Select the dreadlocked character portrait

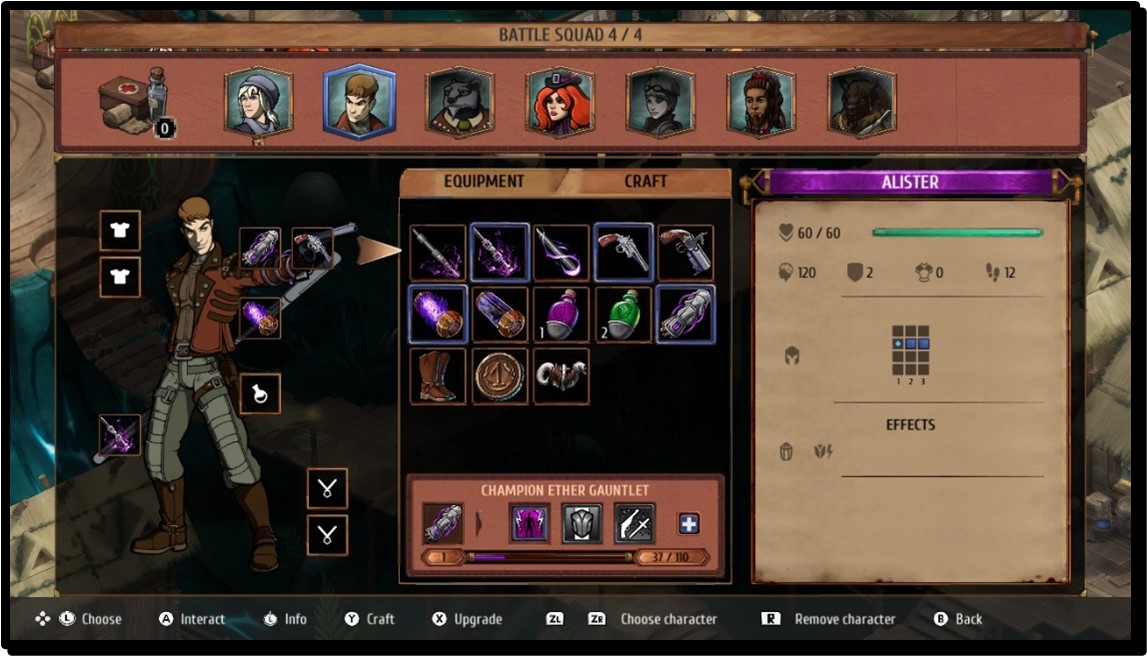761,102
